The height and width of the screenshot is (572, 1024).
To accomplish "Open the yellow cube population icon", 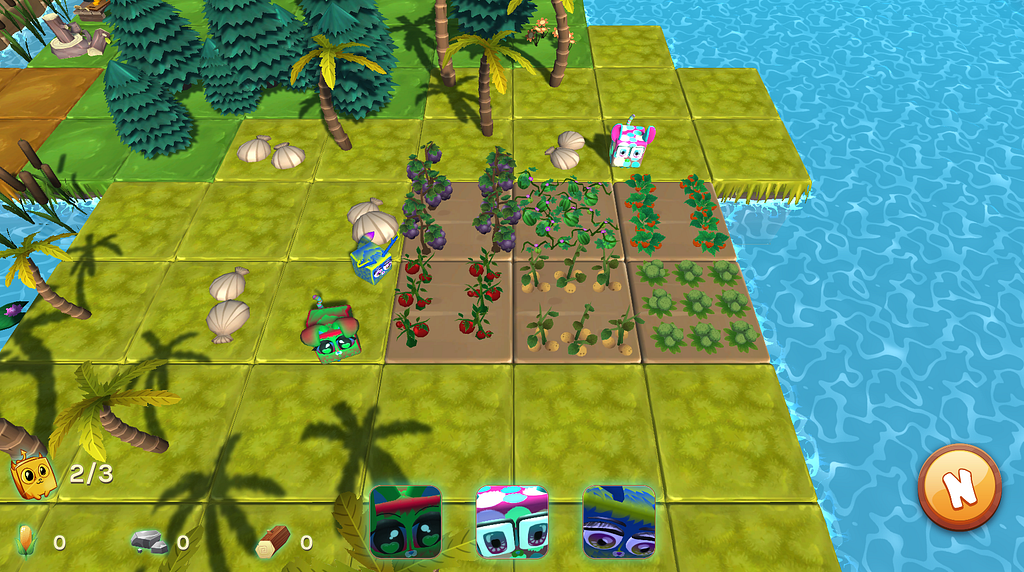I will (33, 475).
